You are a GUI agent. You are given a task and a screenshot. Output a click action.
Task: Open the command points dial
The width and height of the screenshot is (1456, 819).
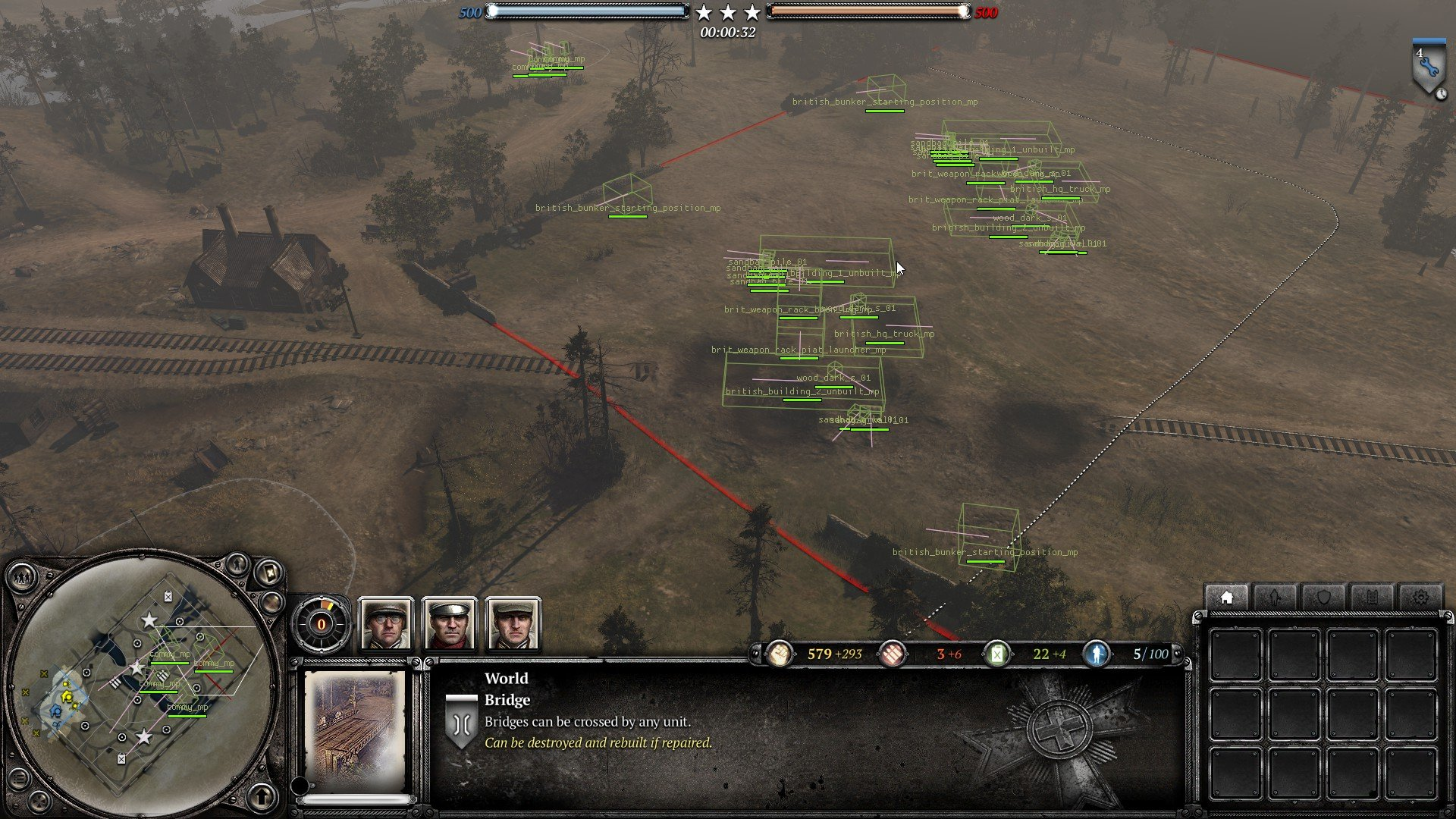(x=321, y=625)
